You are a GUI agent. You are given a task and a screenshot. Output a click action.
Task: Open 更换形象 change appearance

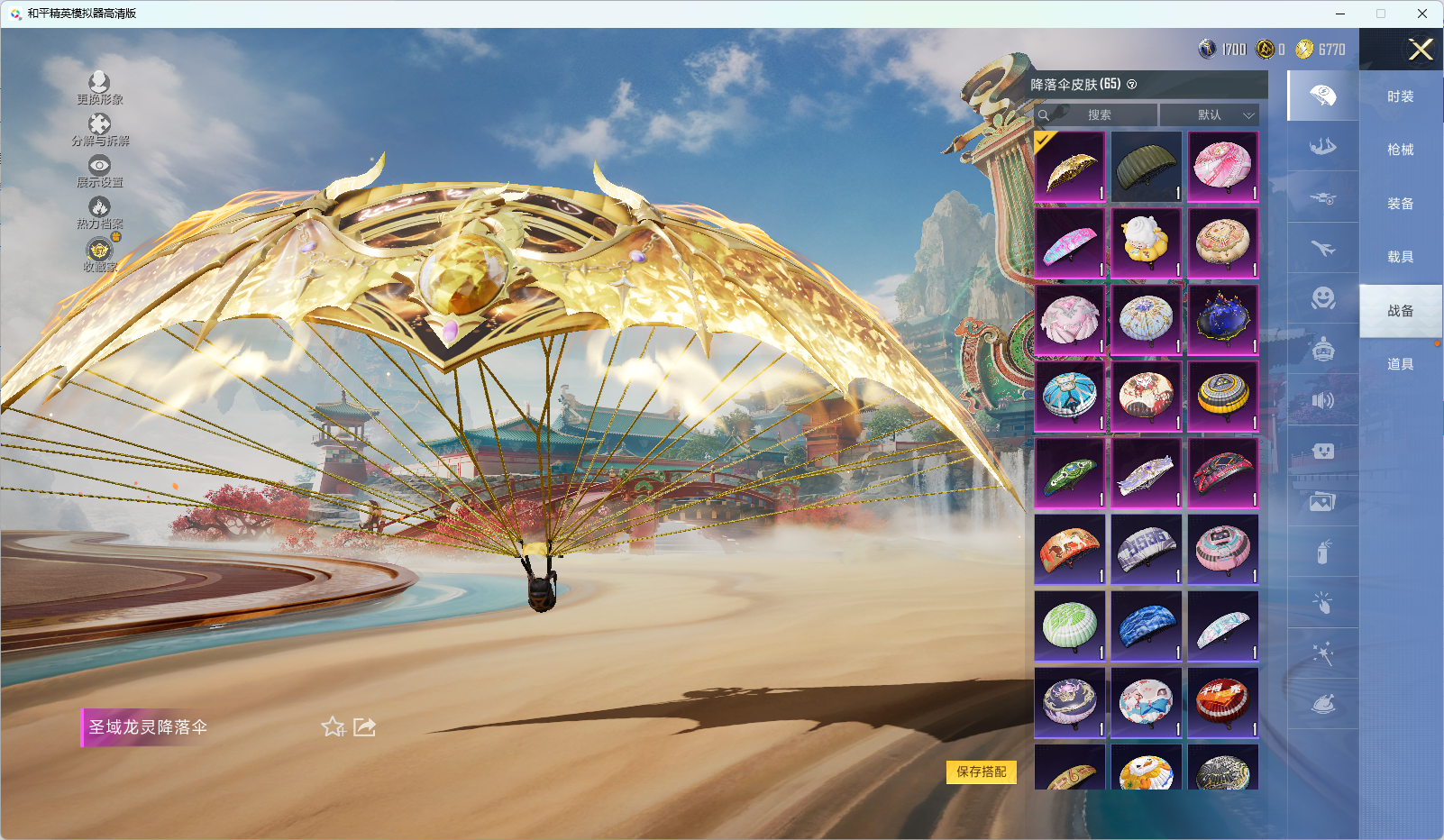click(x=99, y=88)
